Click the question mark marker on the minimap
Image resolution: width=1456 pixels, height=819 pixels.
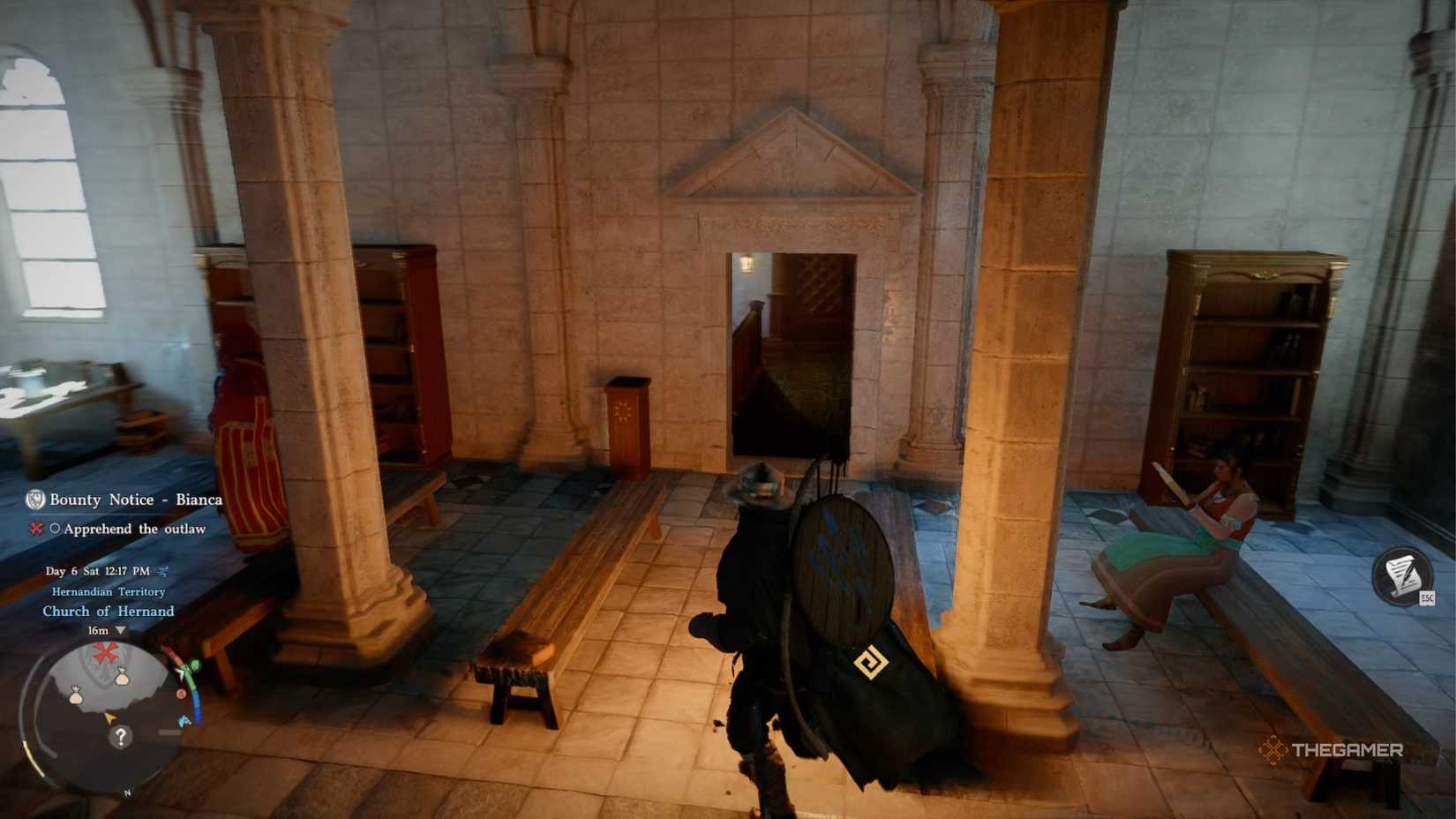122,737
